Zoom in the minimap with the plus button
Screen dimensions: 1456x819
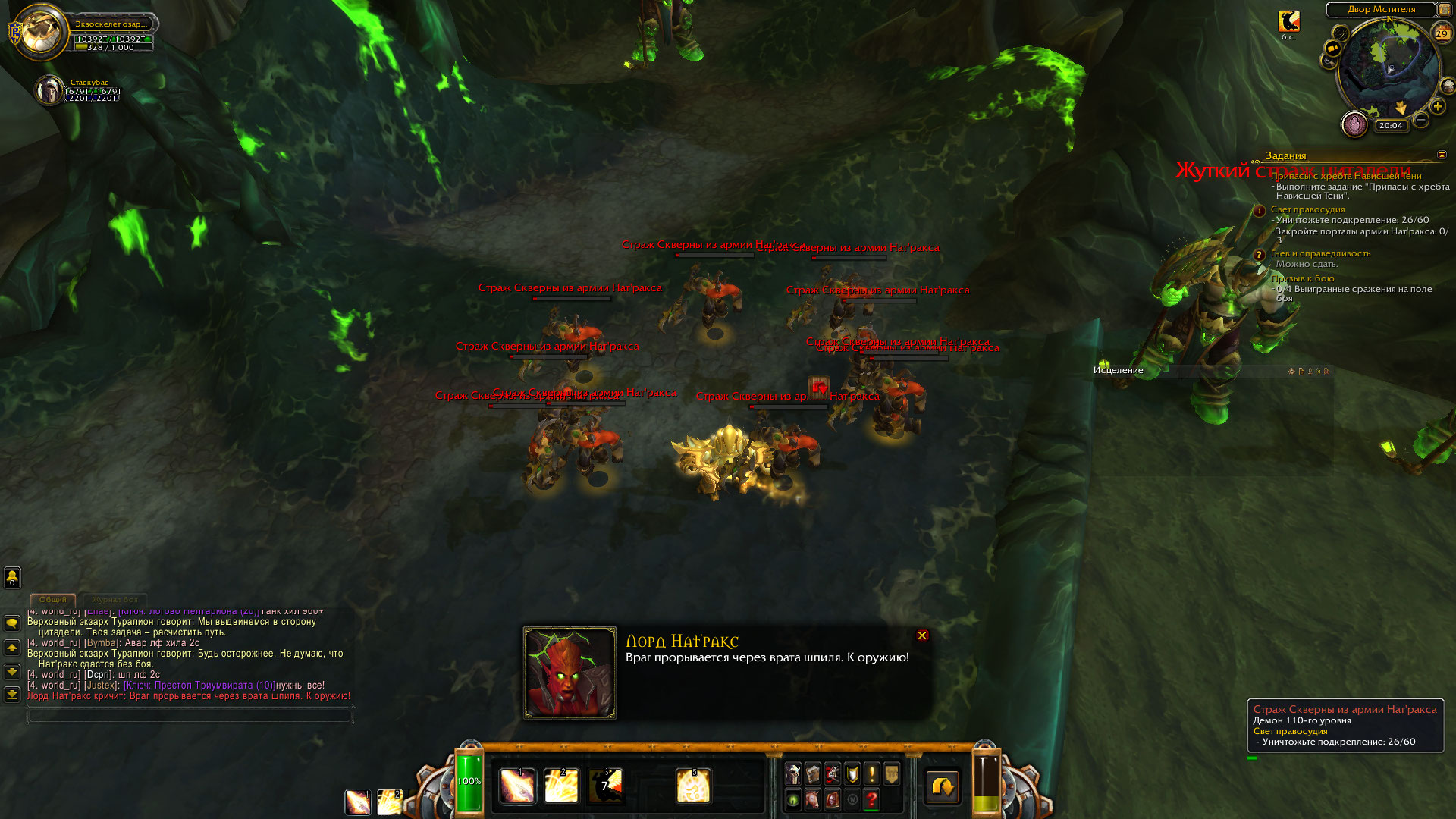click(1438, 107)
